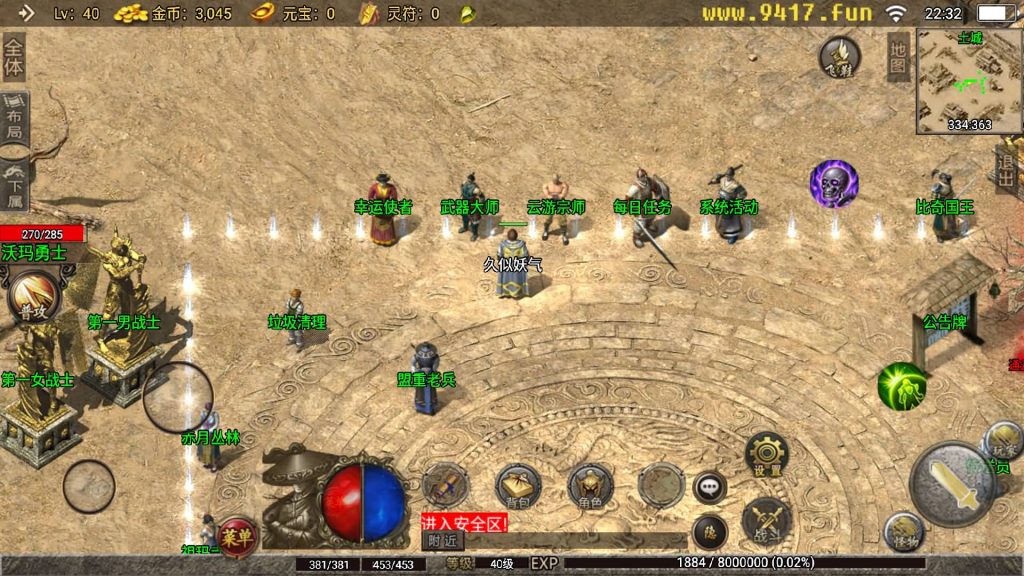Select the 怪物 monster target button

click(x=903, y=533)
